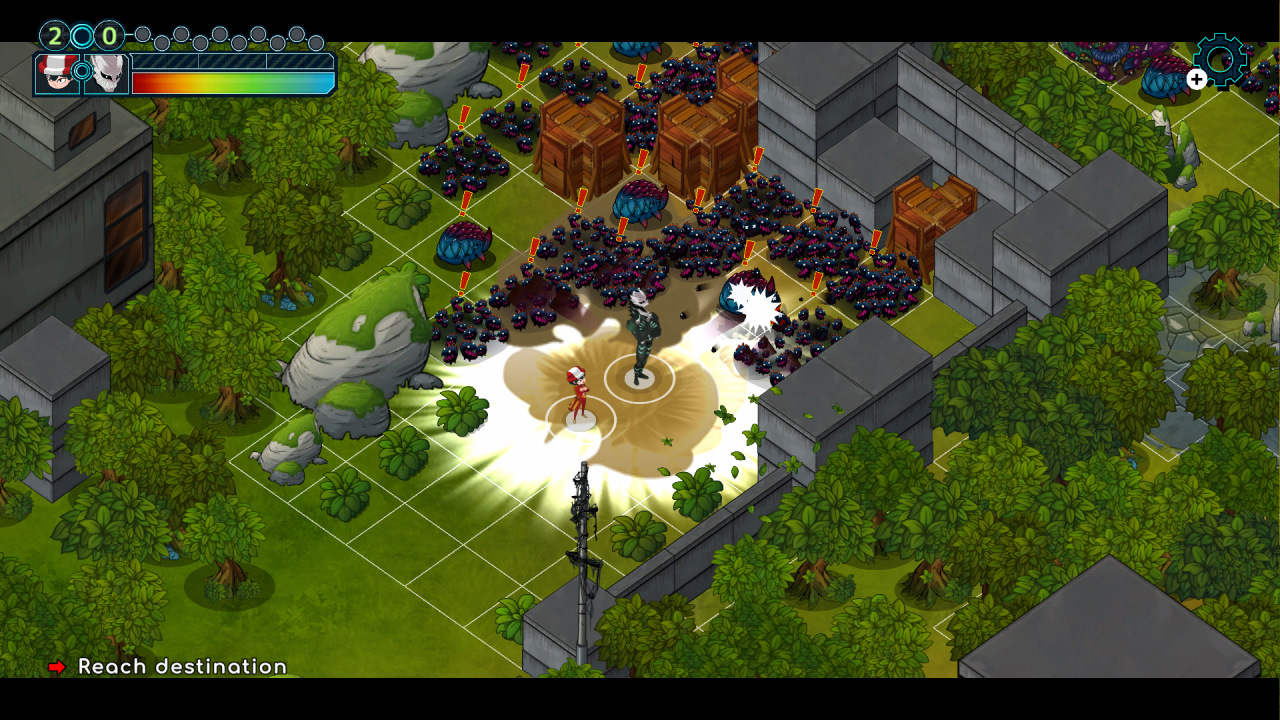Click the "Reach destination" objective label
Screen dimensions: 1280x720
pos(184,665)
